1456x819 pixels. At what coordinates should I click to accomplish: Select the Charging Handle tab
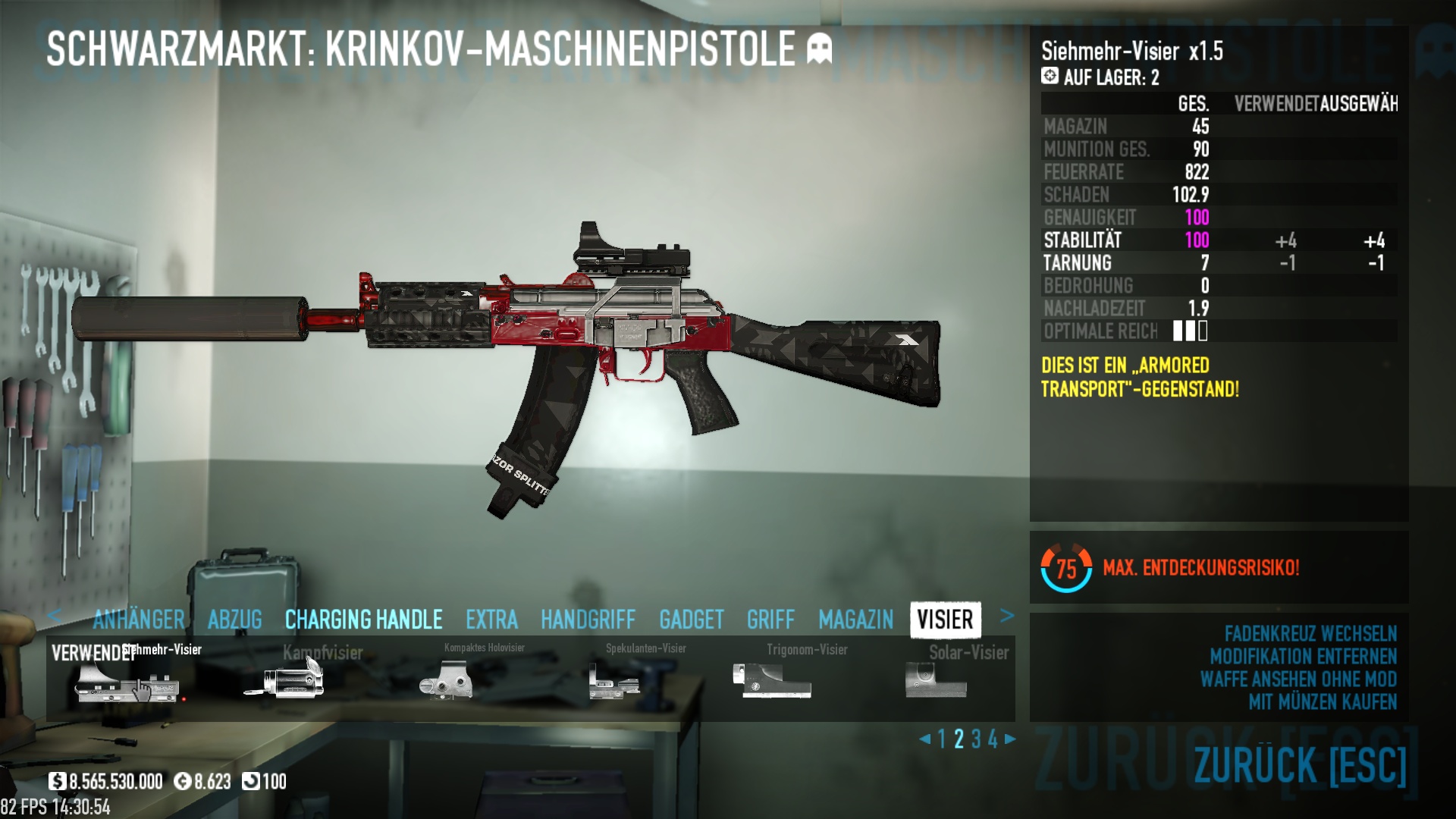point(363,620)
